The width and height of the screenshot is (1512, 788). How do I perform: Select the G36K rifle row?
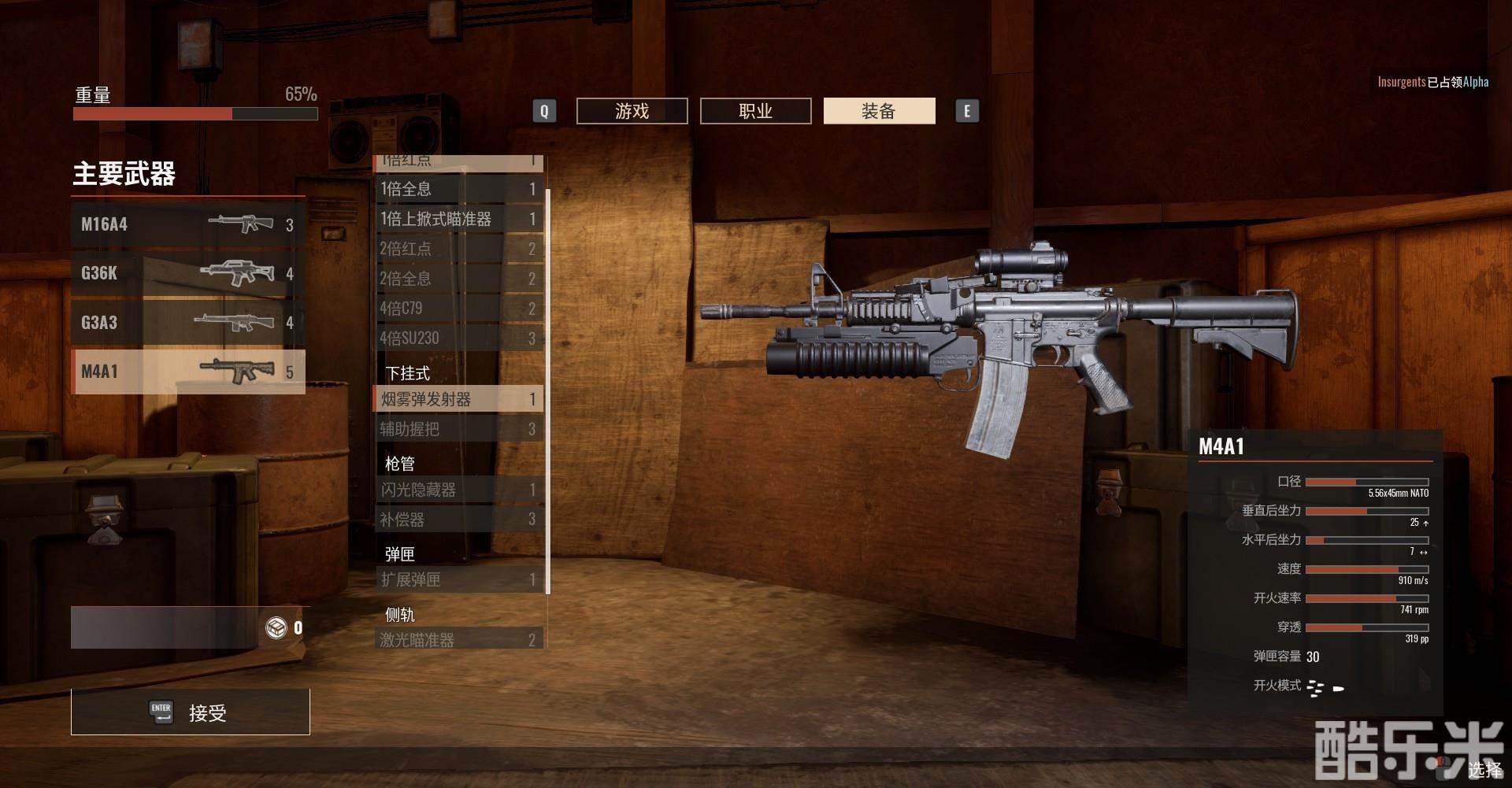click(187, 273)
